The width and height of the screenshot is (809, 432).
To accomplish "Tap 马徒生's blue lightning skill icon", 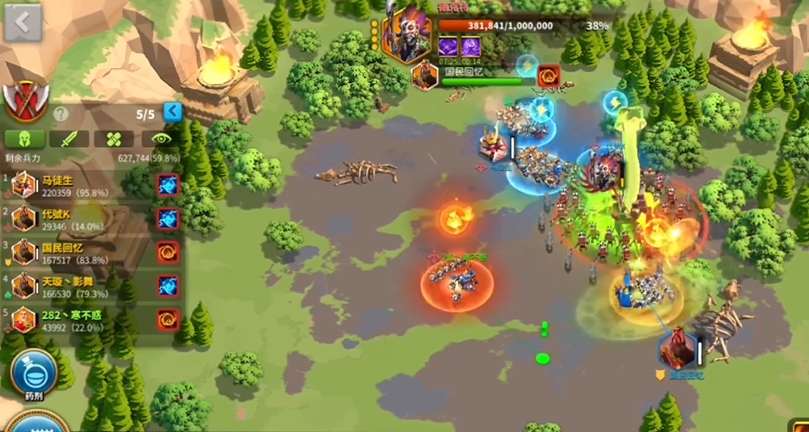I will coord(167,185).
